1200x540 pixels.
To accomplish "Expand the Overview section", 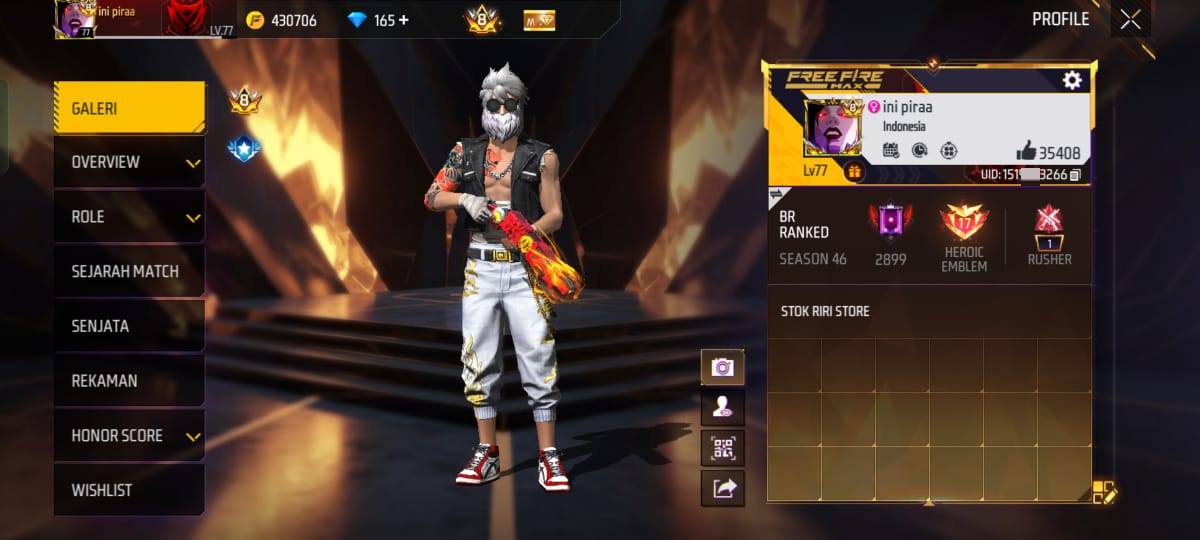I will pos(129,162).
